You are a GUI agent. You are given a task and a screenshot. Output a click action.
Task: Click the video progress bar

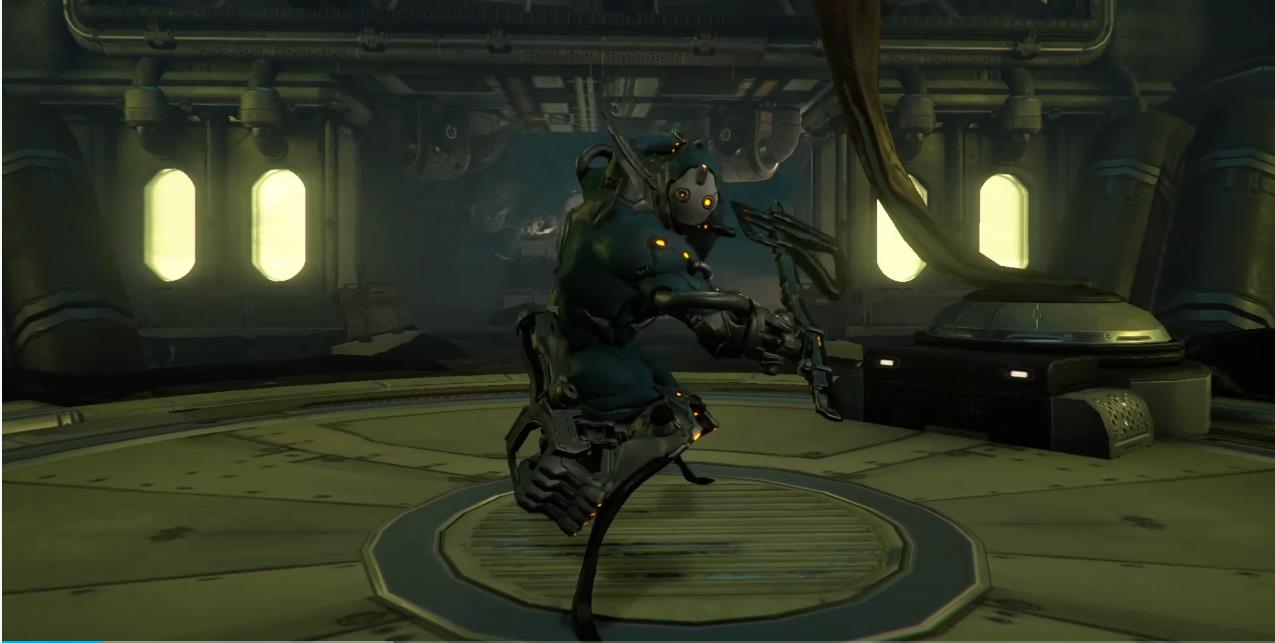[637, 640]
